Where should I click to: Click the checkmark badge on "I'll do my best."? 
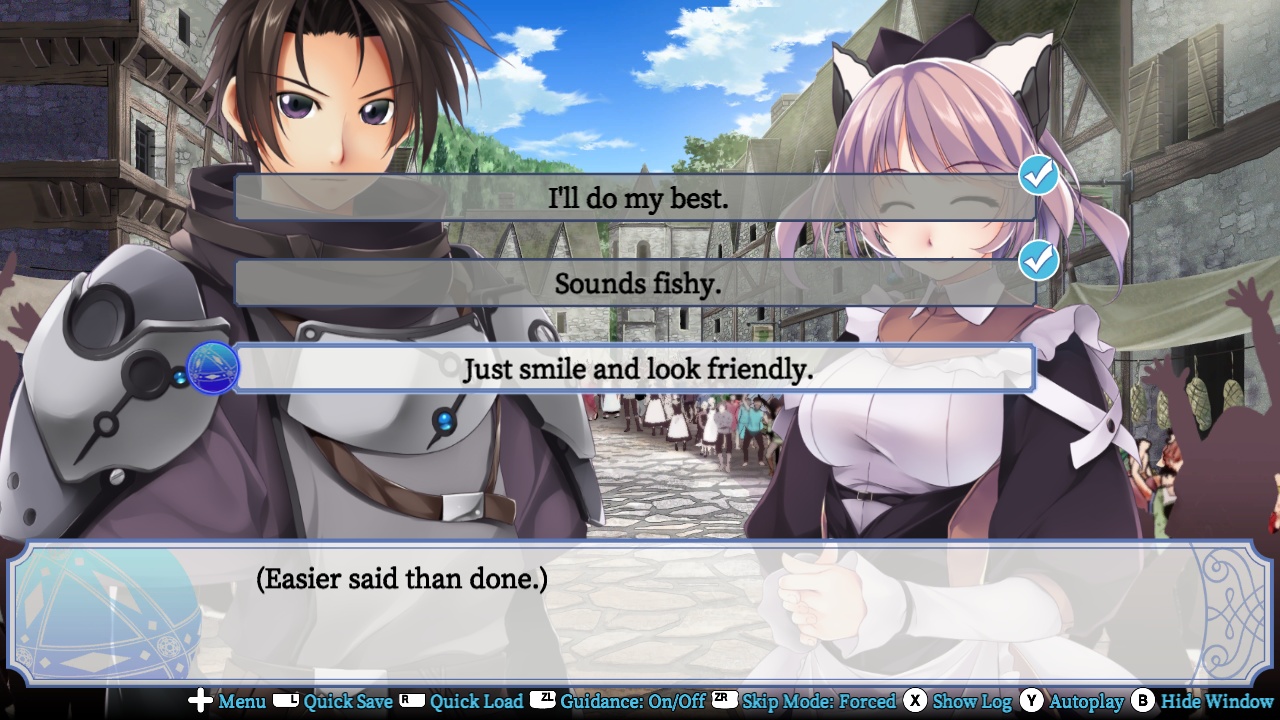pos(1038,173)
